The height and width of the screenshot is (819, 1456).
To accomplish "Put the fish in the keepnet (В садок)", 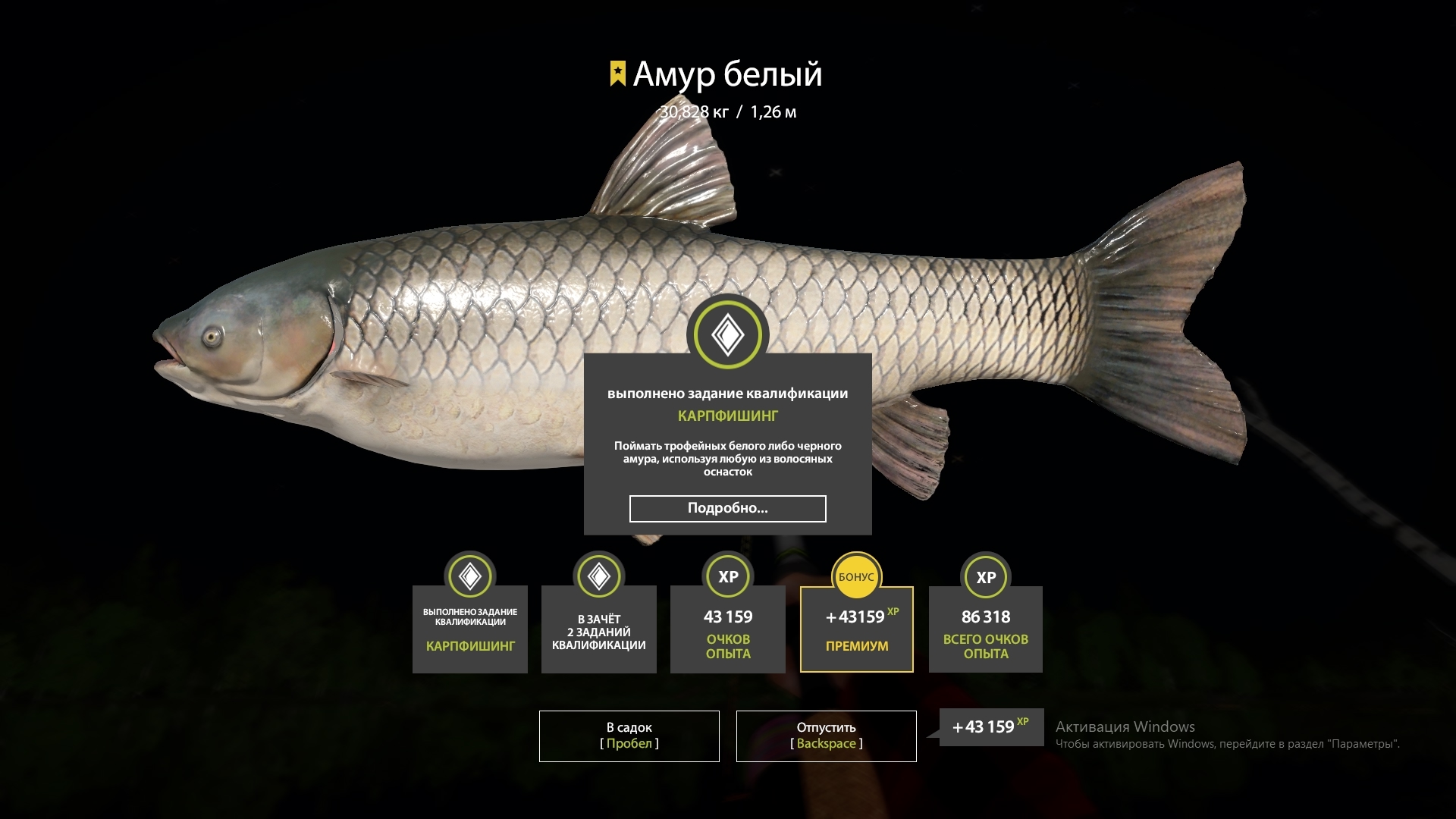I will (x=629, y=736).
